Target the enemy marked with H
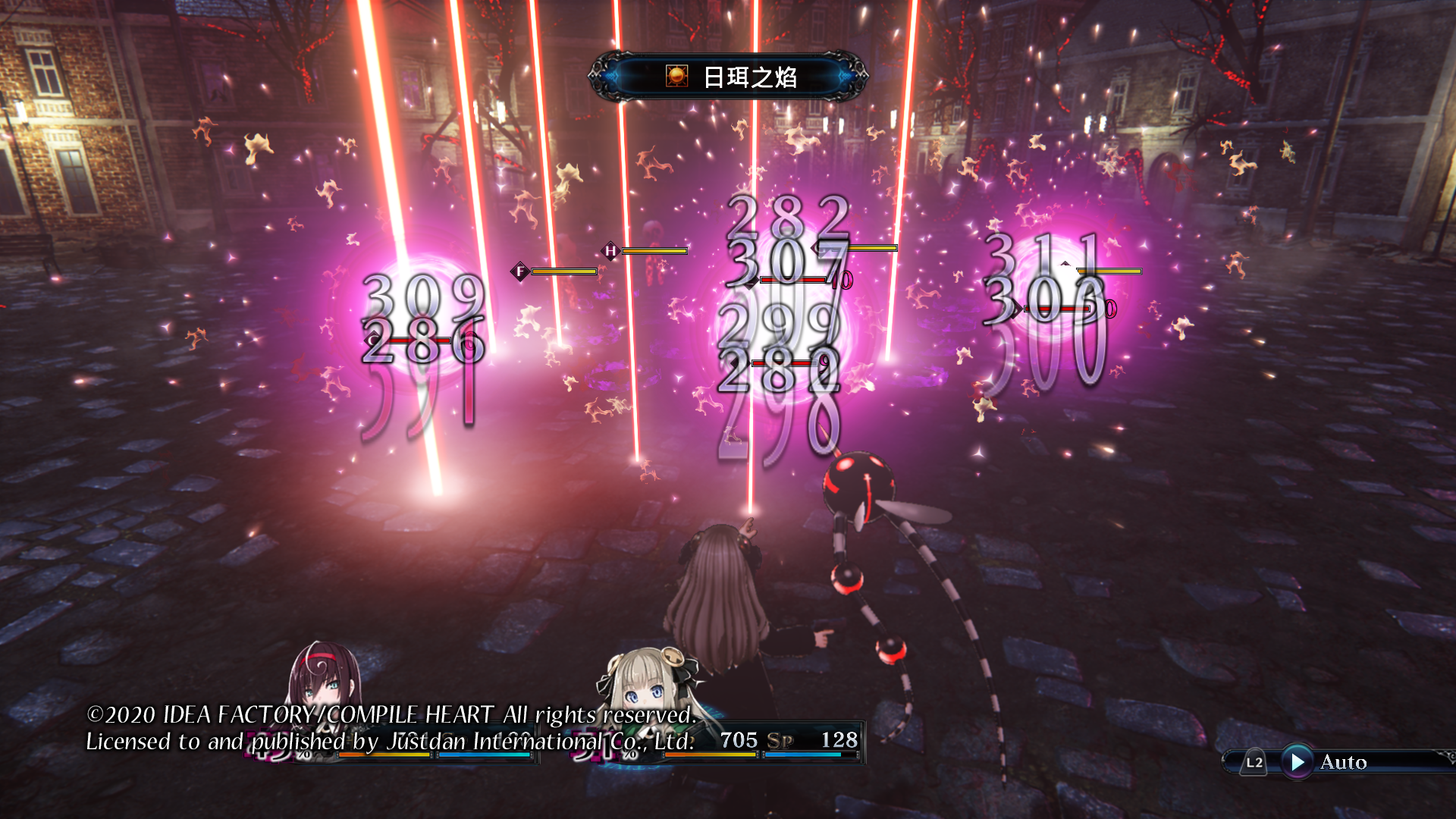 (x=610, y=250)
